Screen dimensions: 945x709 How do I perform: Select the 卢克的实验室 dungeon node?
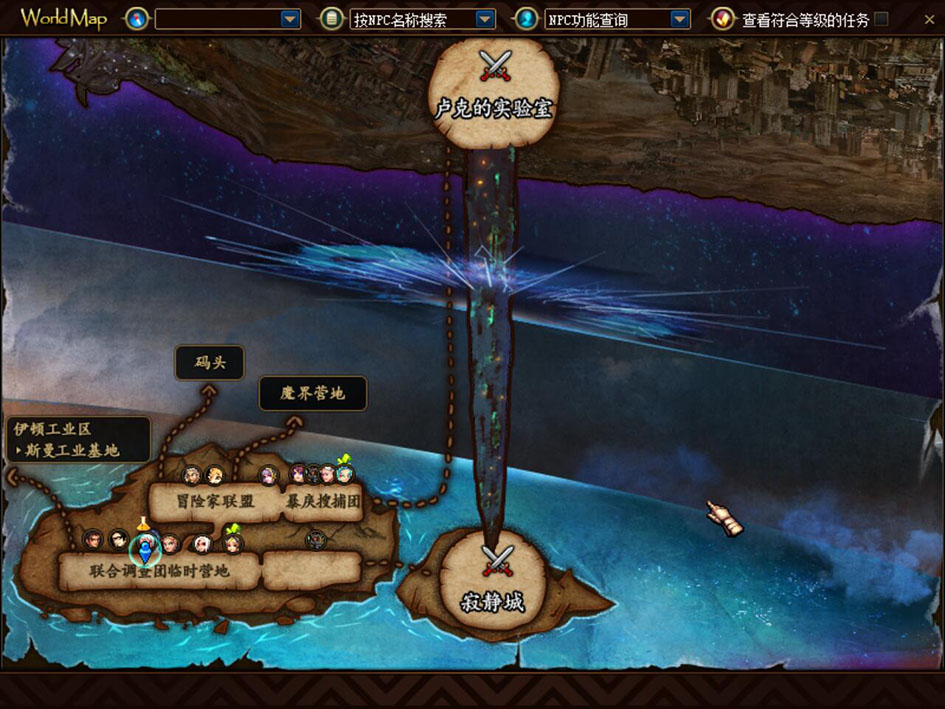(x=493, y=92)
